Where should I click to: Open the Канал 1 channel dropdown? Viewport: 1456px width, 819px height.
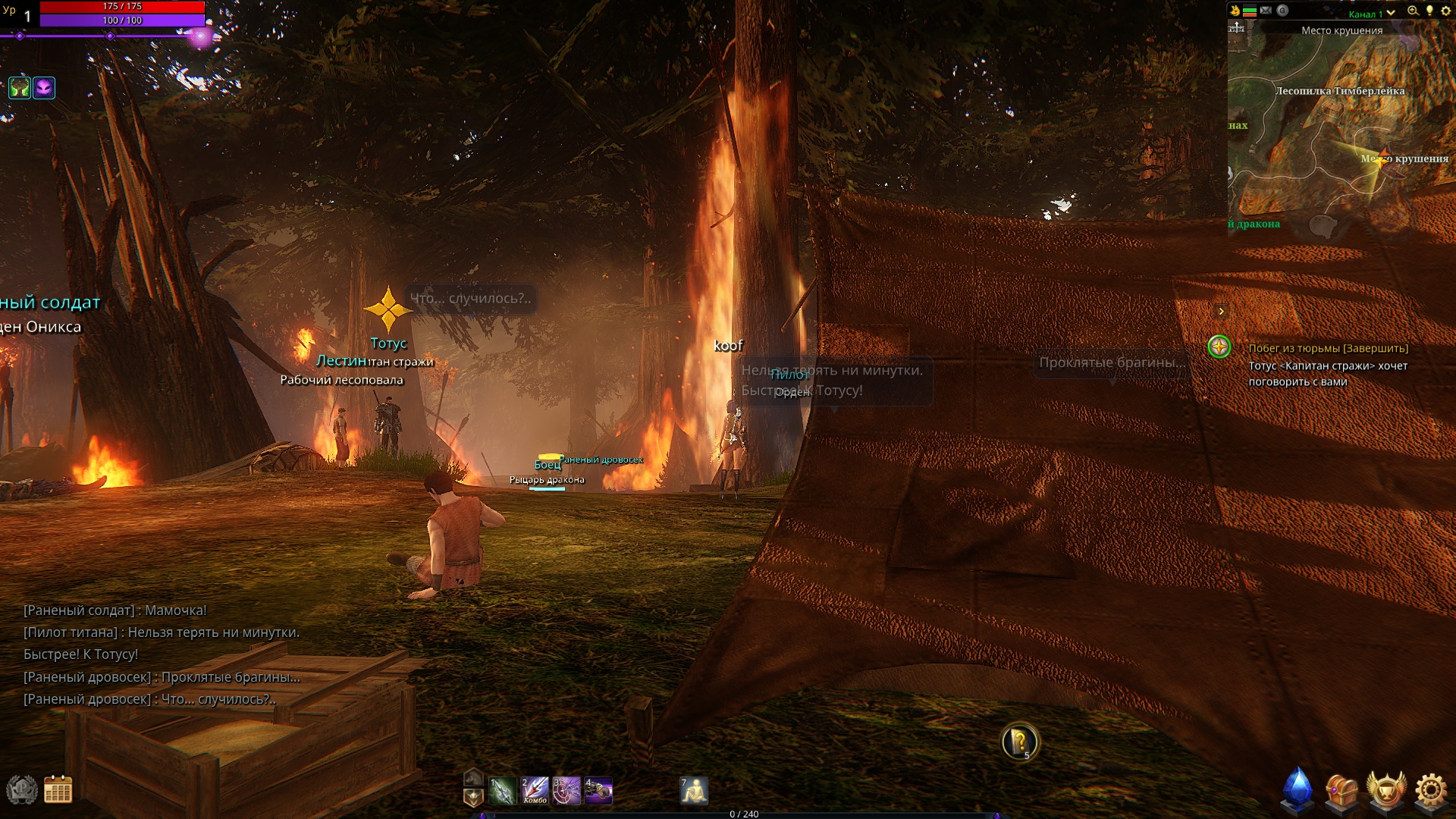point(1373,13)
